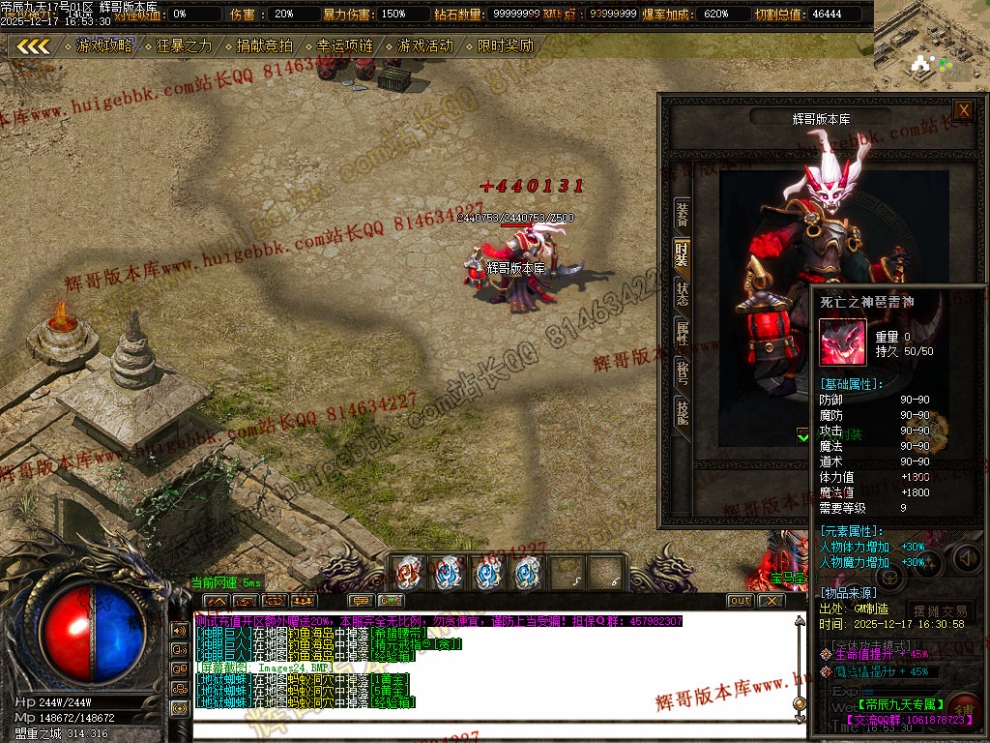This screenshot has width=990, height=743.
Task: Show the 游戏活动 game events menu
Action: 424,46
